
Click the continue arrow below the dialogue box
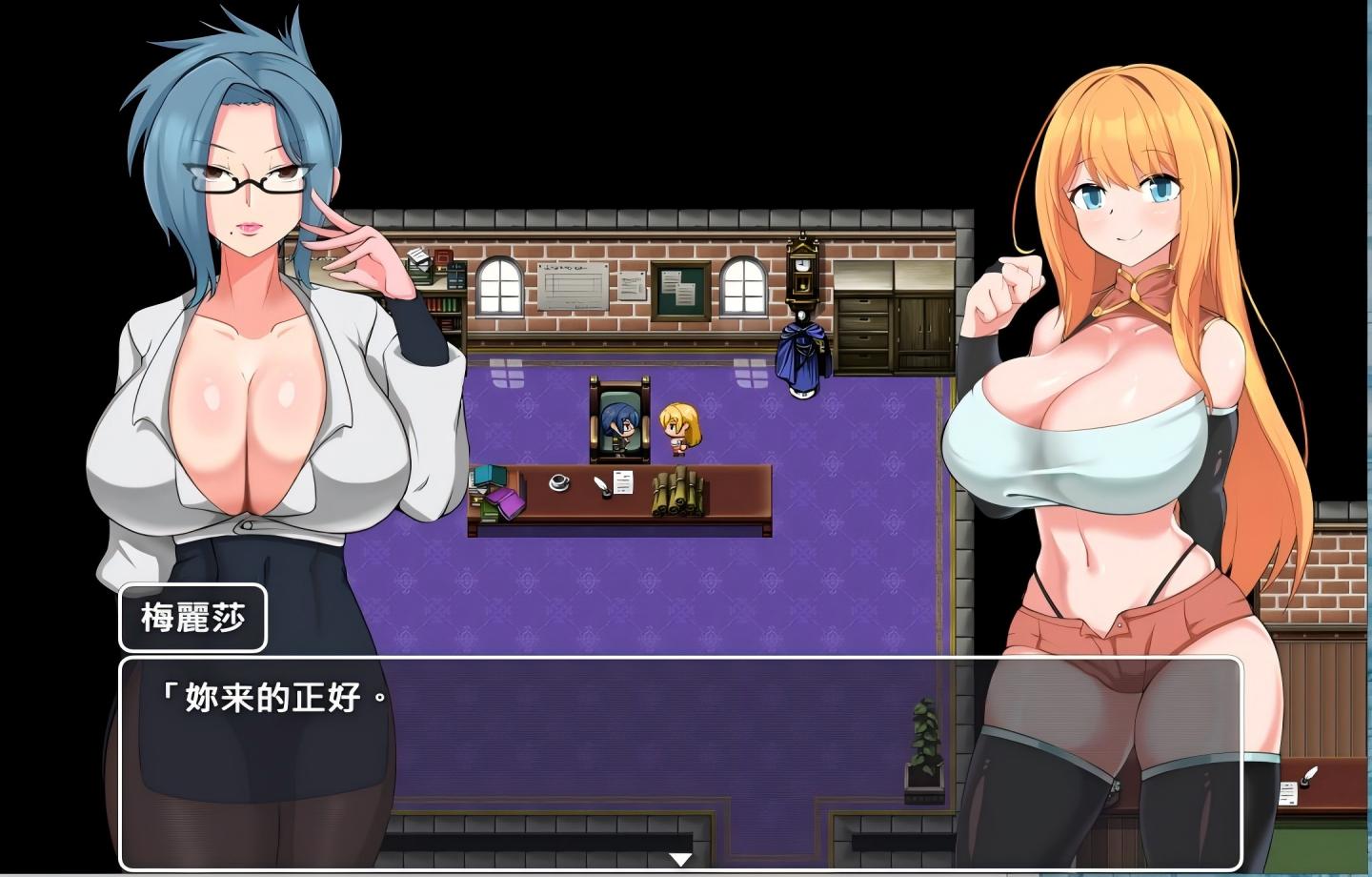tap(678, 857)
